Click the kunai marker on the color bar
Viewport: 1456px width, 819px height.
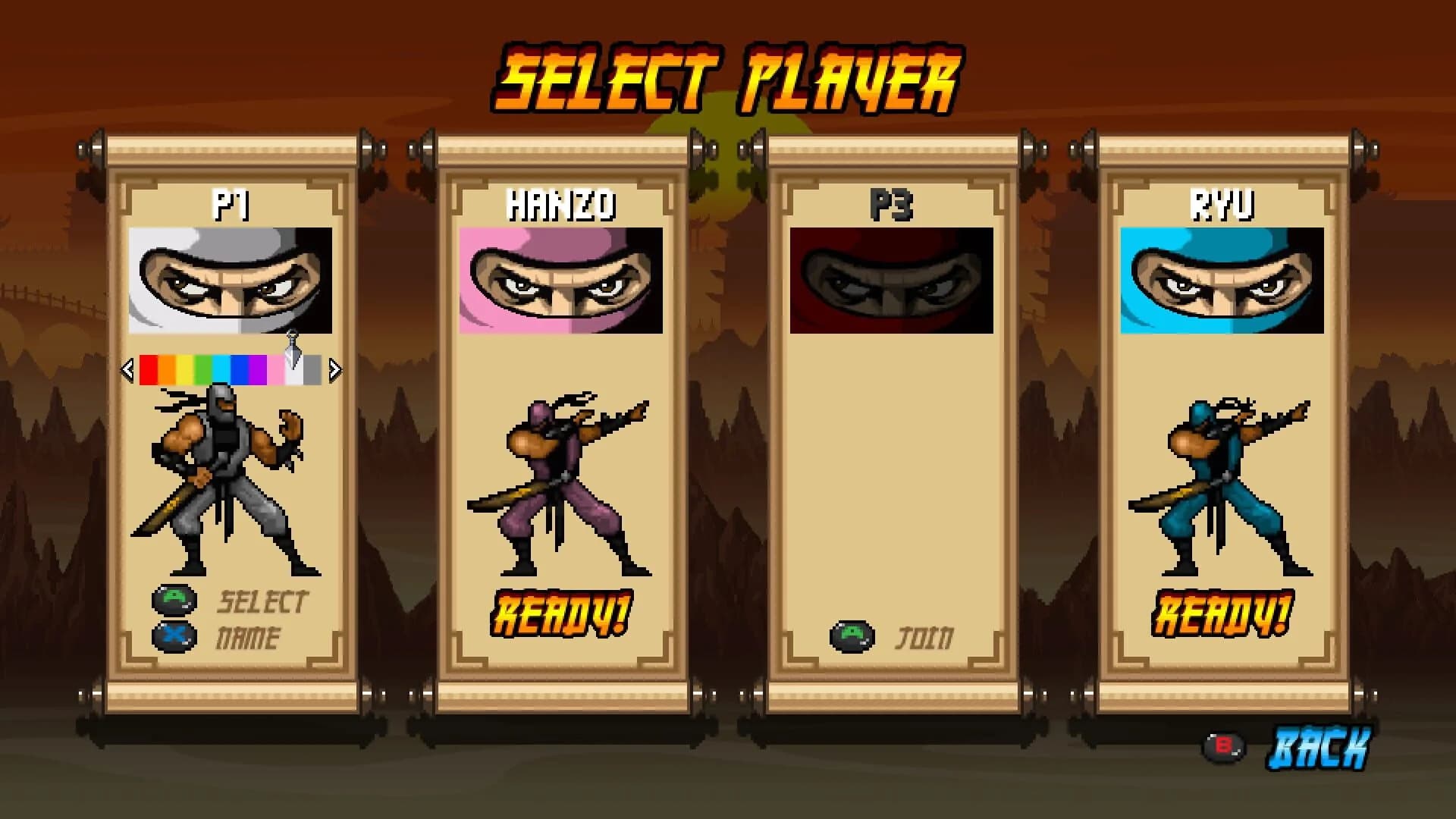click(x=294, y=347)
